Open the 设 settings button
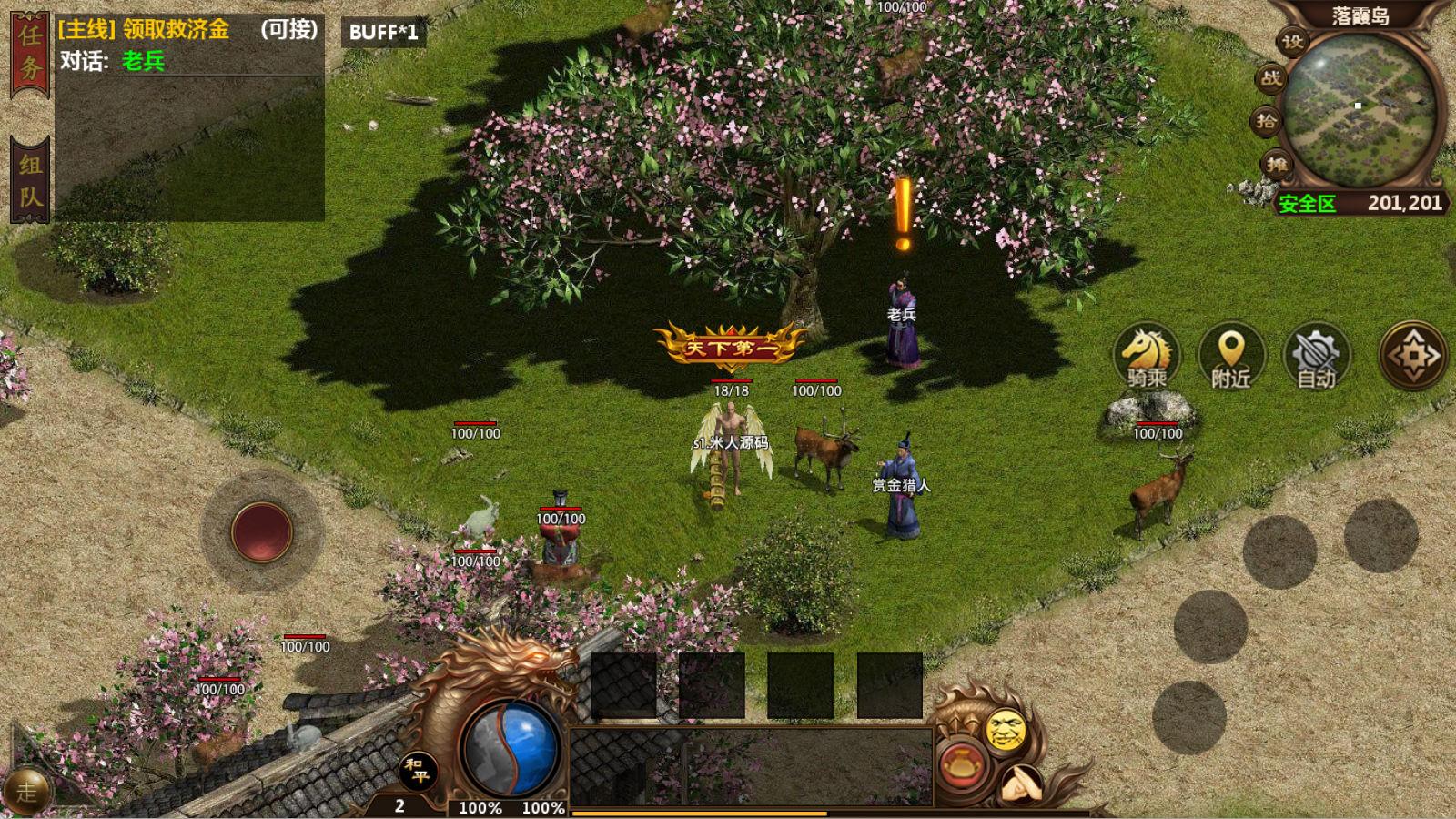The height and width of the screenshot is (819, 1456). point(1293,41)
